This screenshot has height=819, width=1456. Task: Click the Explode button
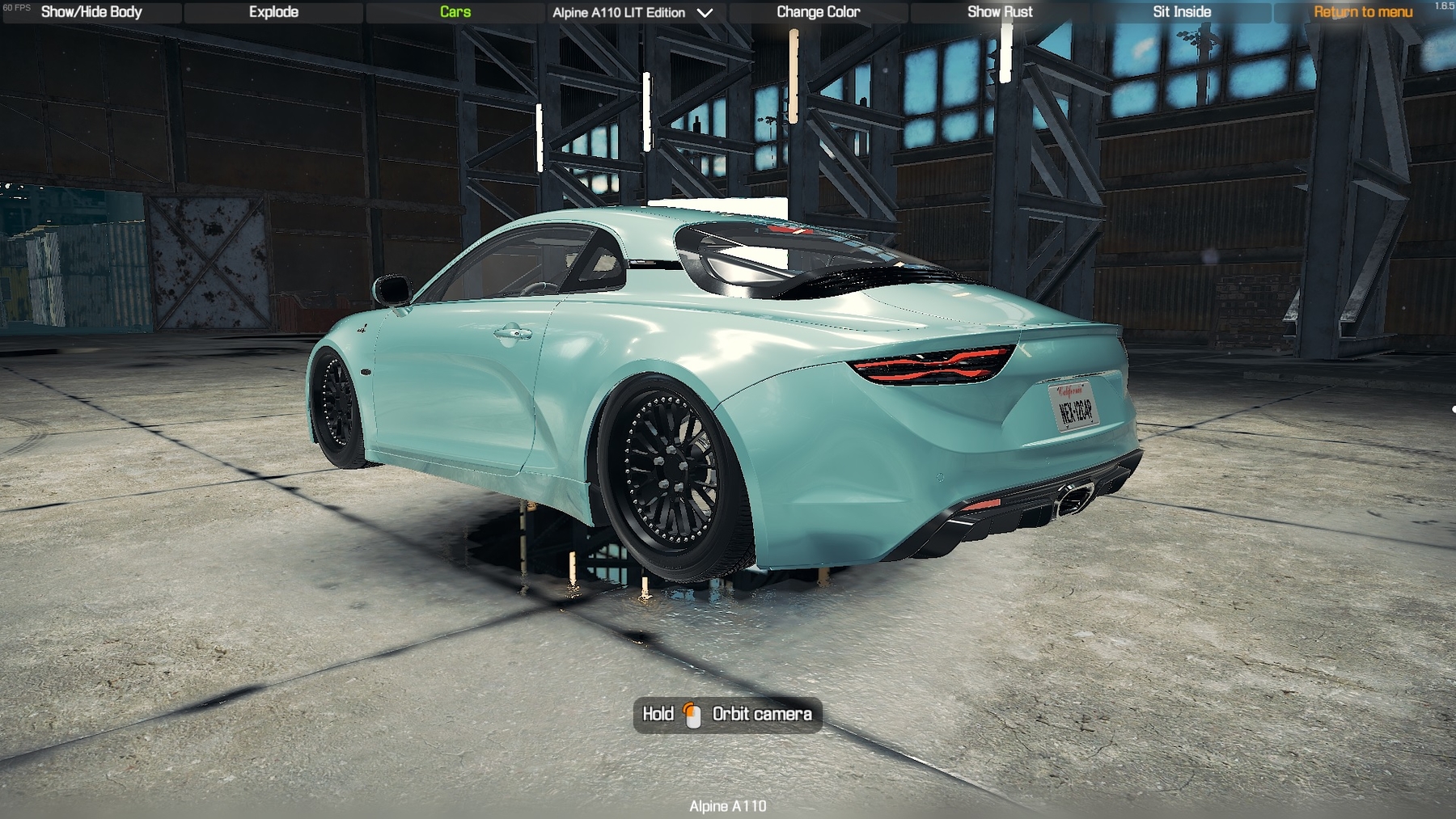(273, 12)
